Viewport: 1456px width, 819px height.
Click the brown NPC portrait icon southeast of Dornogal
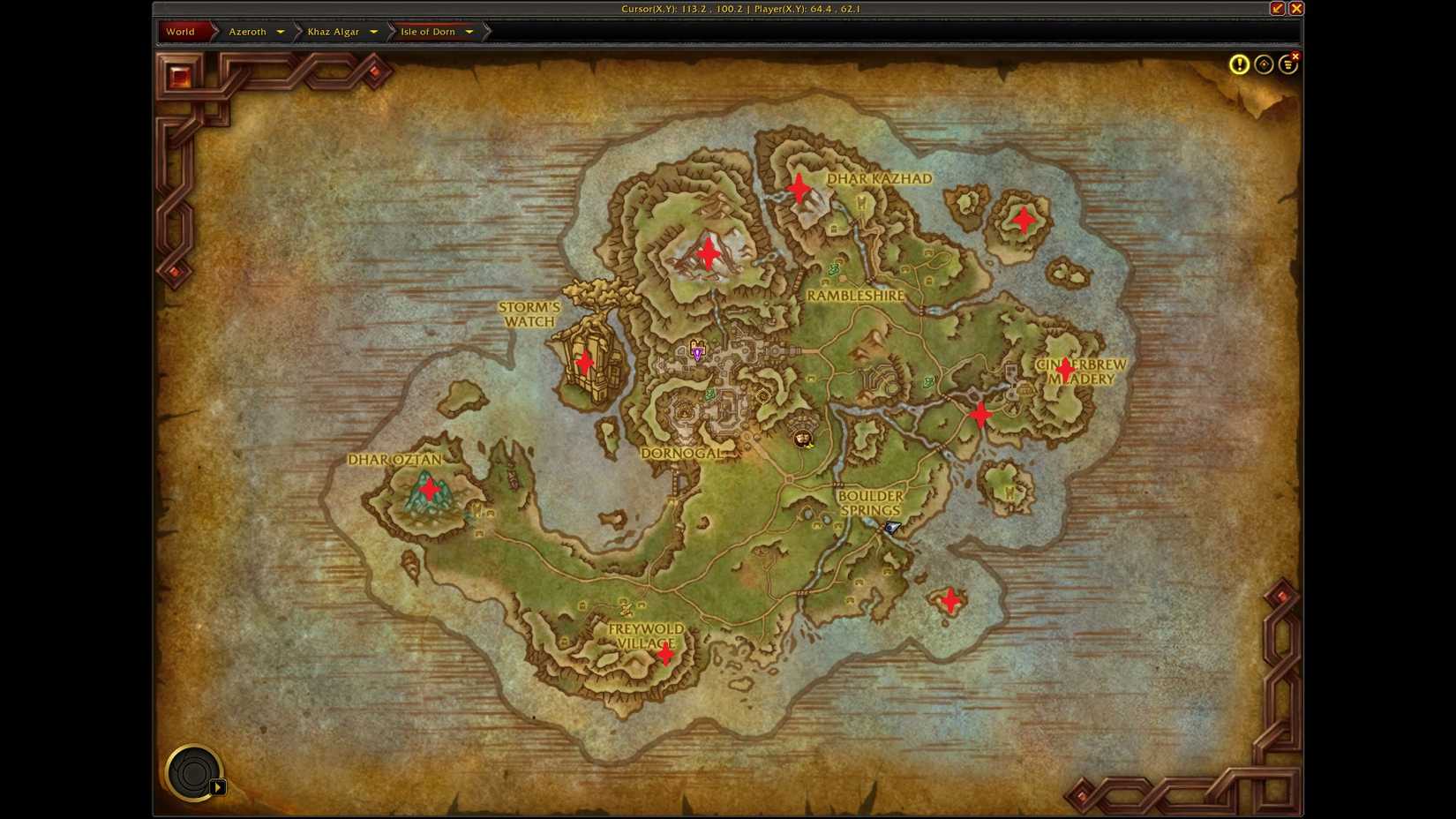click(801, 439)
